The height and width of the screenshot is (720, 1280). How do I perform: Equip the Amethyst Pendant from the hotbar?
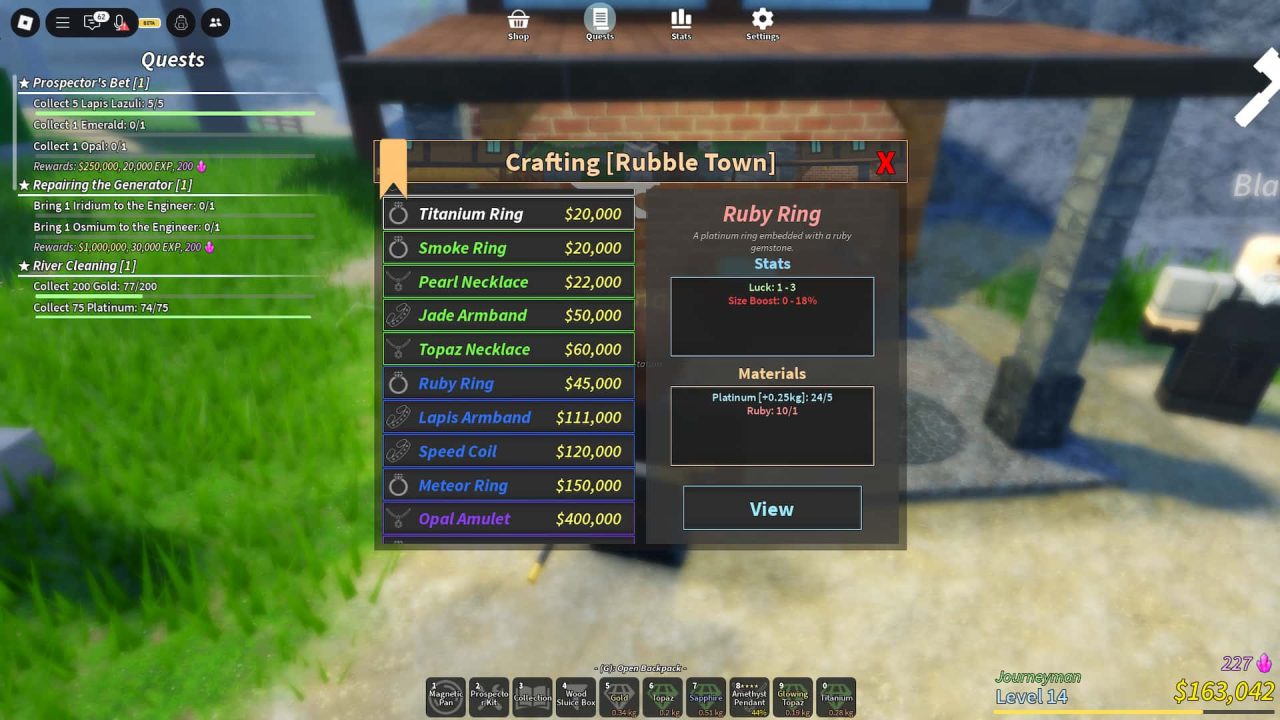[749, 696]
